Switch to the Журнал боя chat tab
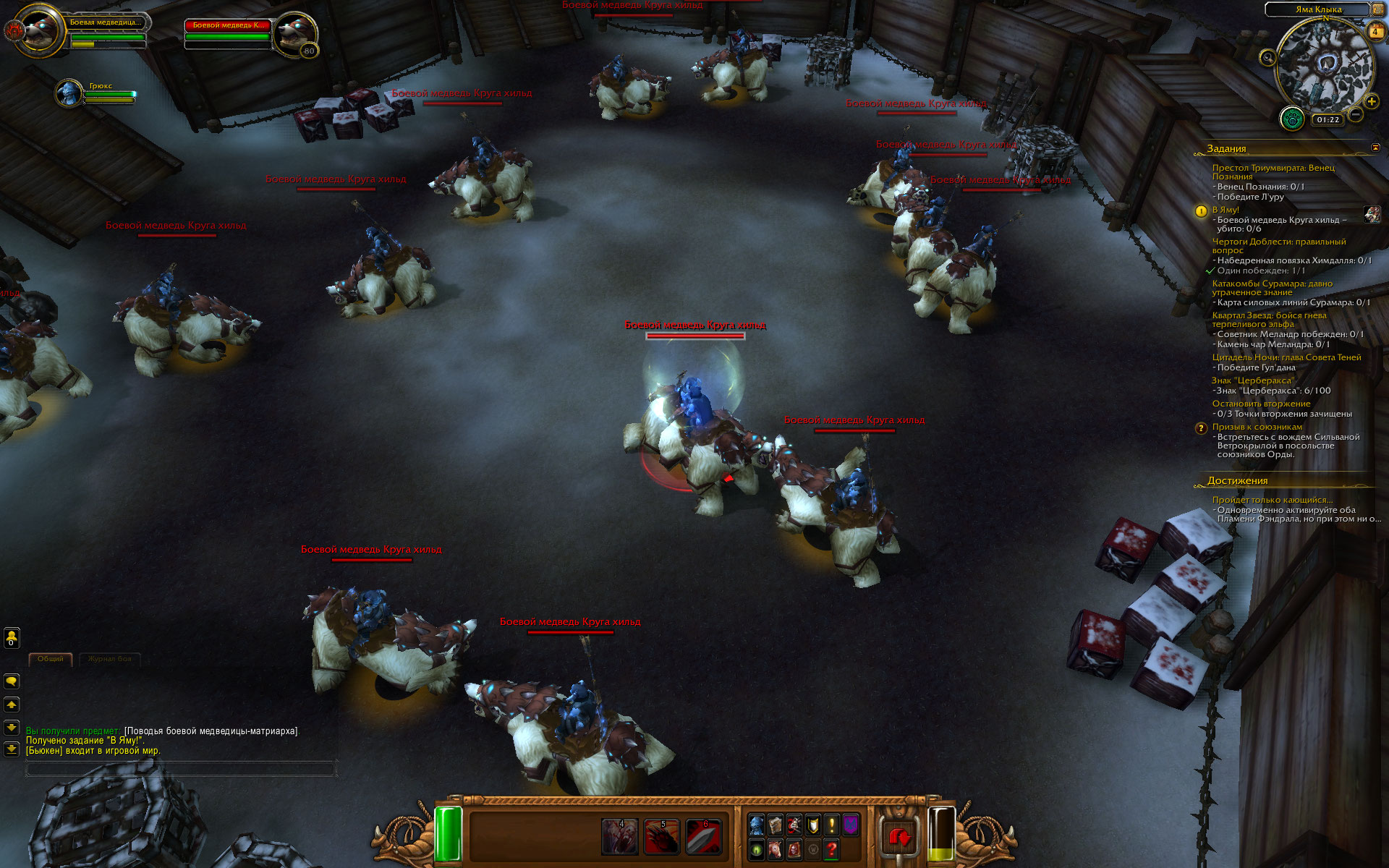 [x=110, y=659]
